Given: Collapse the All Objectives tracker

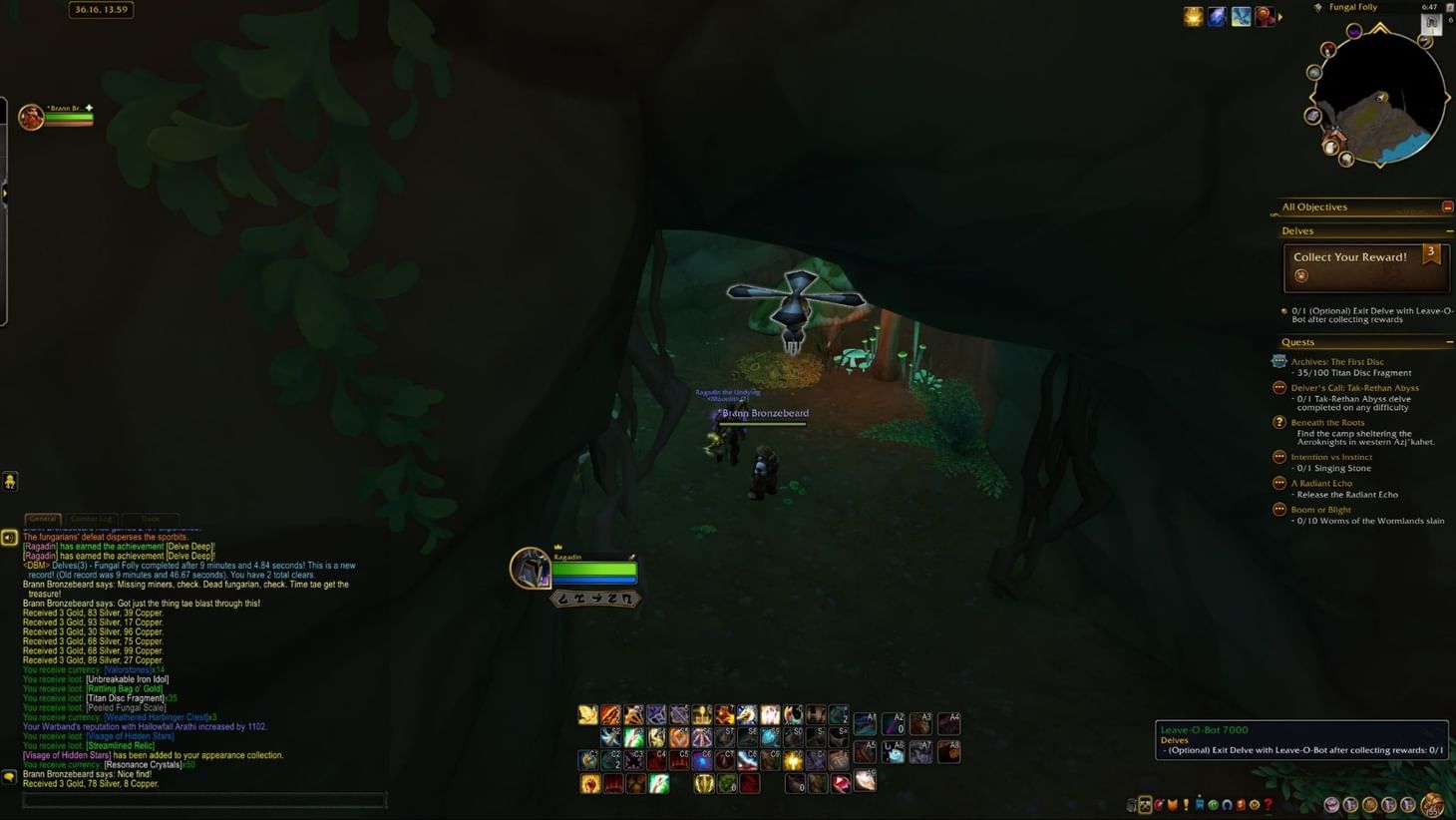Looking at the screenshot, I should click(x=1448, y=206).
